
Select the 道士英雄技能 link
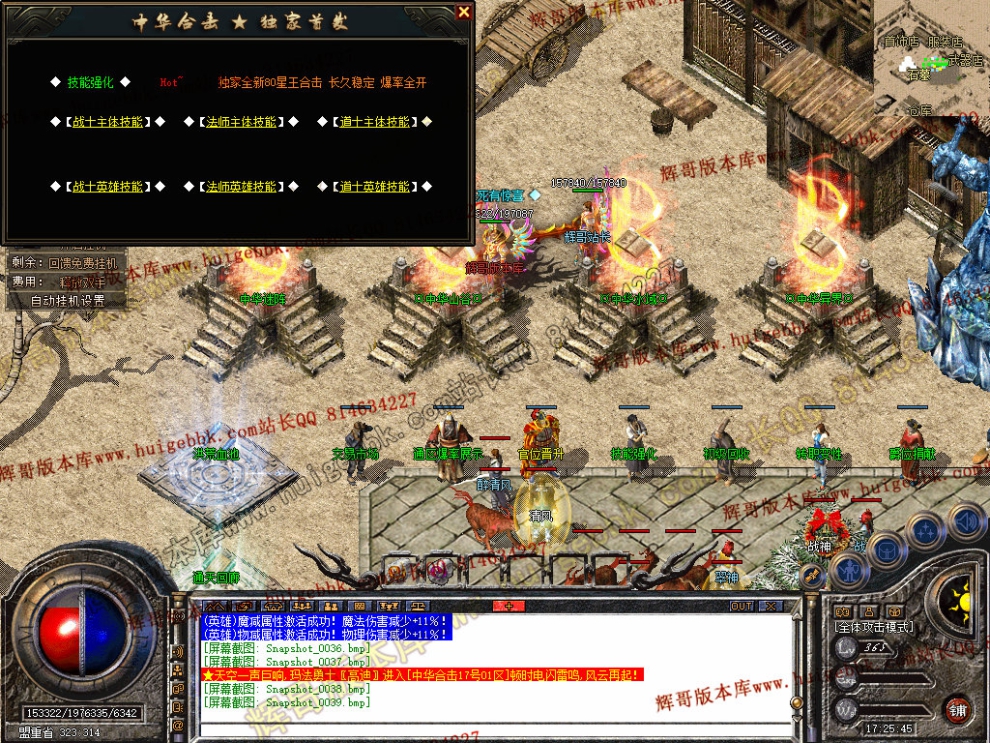pos(375,187)
